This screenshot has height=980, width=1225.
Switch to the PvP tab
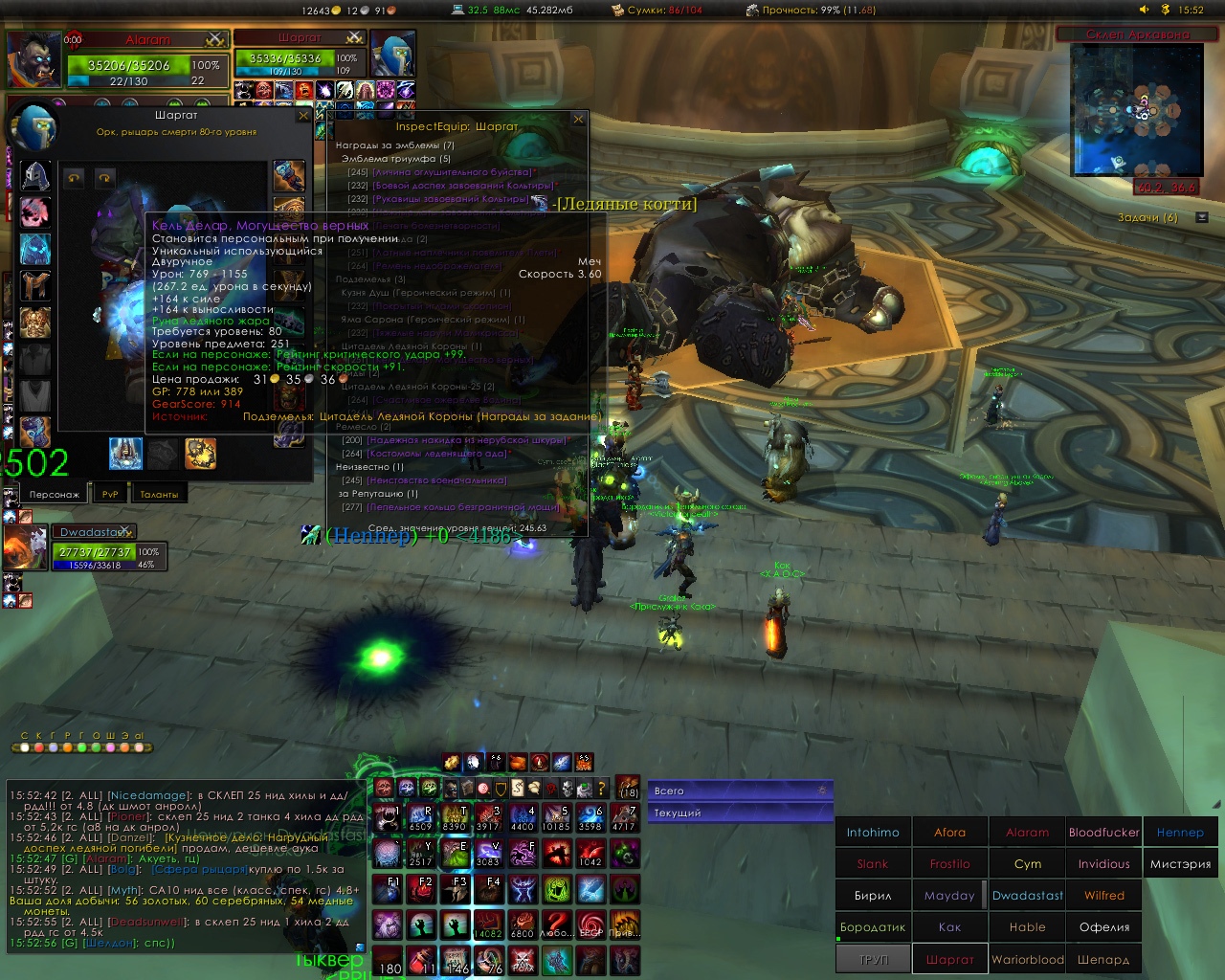pyautogui.click(x=110, y=494)
